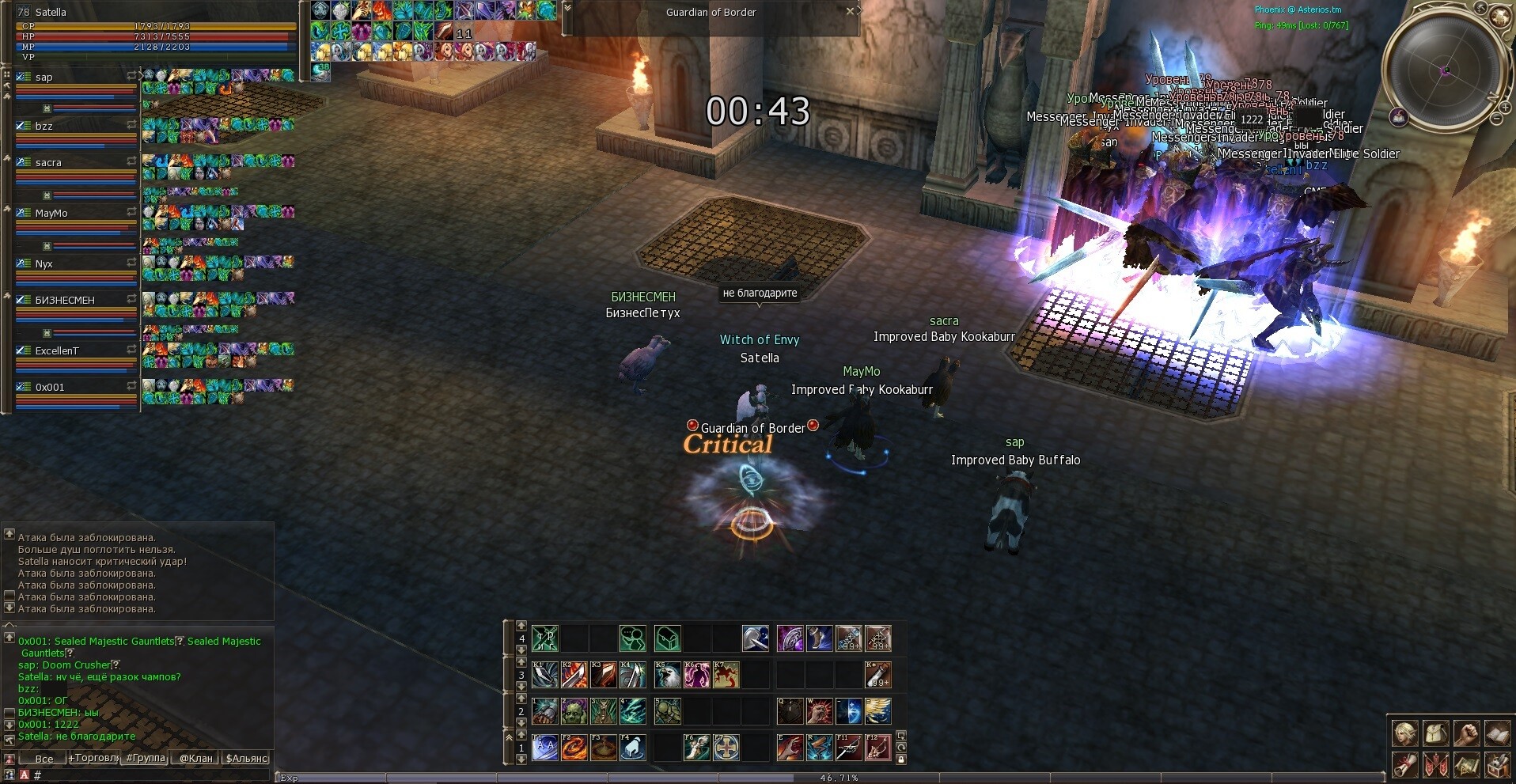Use the golden wings skill
The image size is (1516, 784).
point(877,711)
